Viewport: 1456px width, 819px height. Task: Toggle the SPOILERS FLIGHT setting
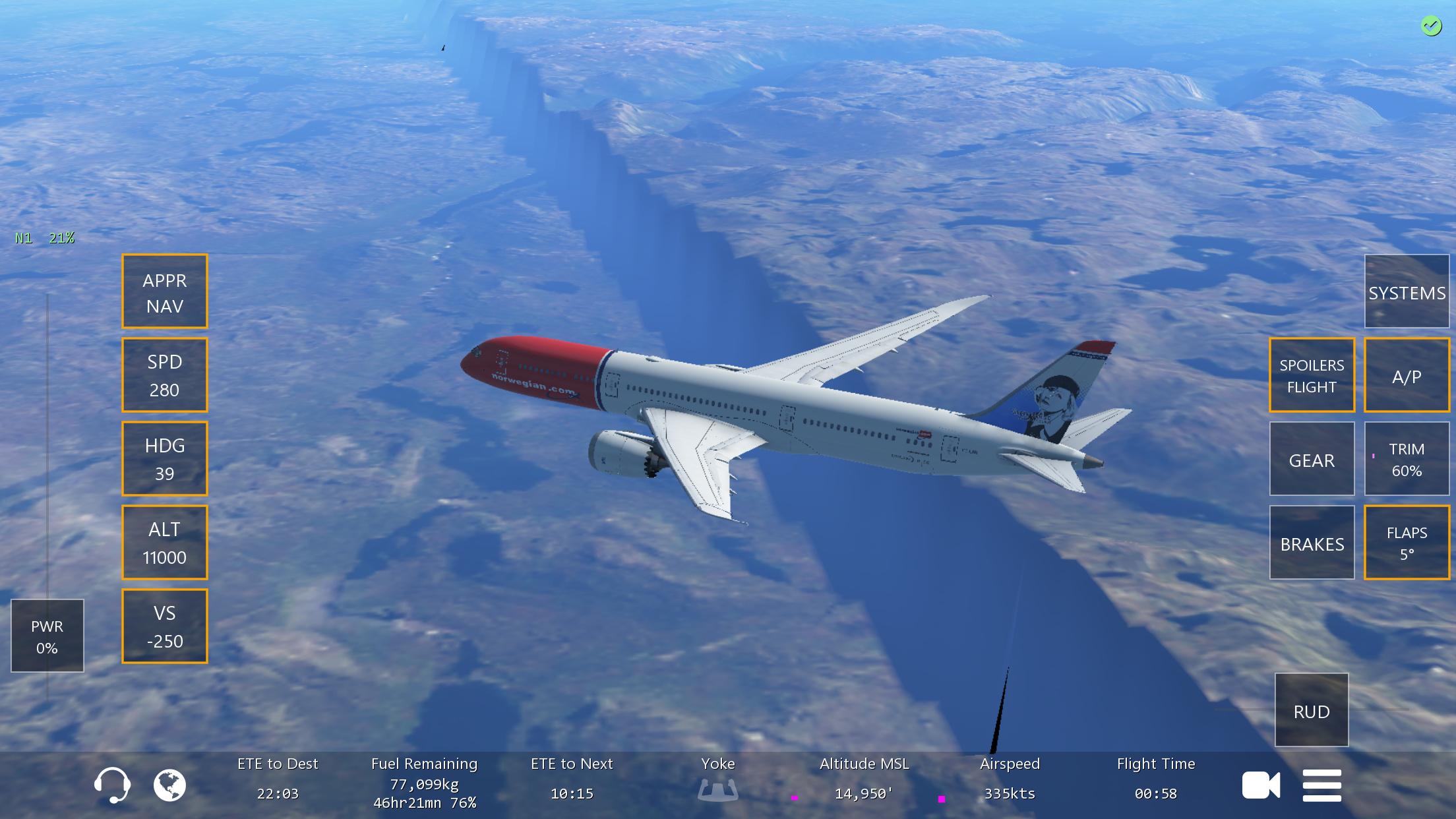[x=1312, y=375]
